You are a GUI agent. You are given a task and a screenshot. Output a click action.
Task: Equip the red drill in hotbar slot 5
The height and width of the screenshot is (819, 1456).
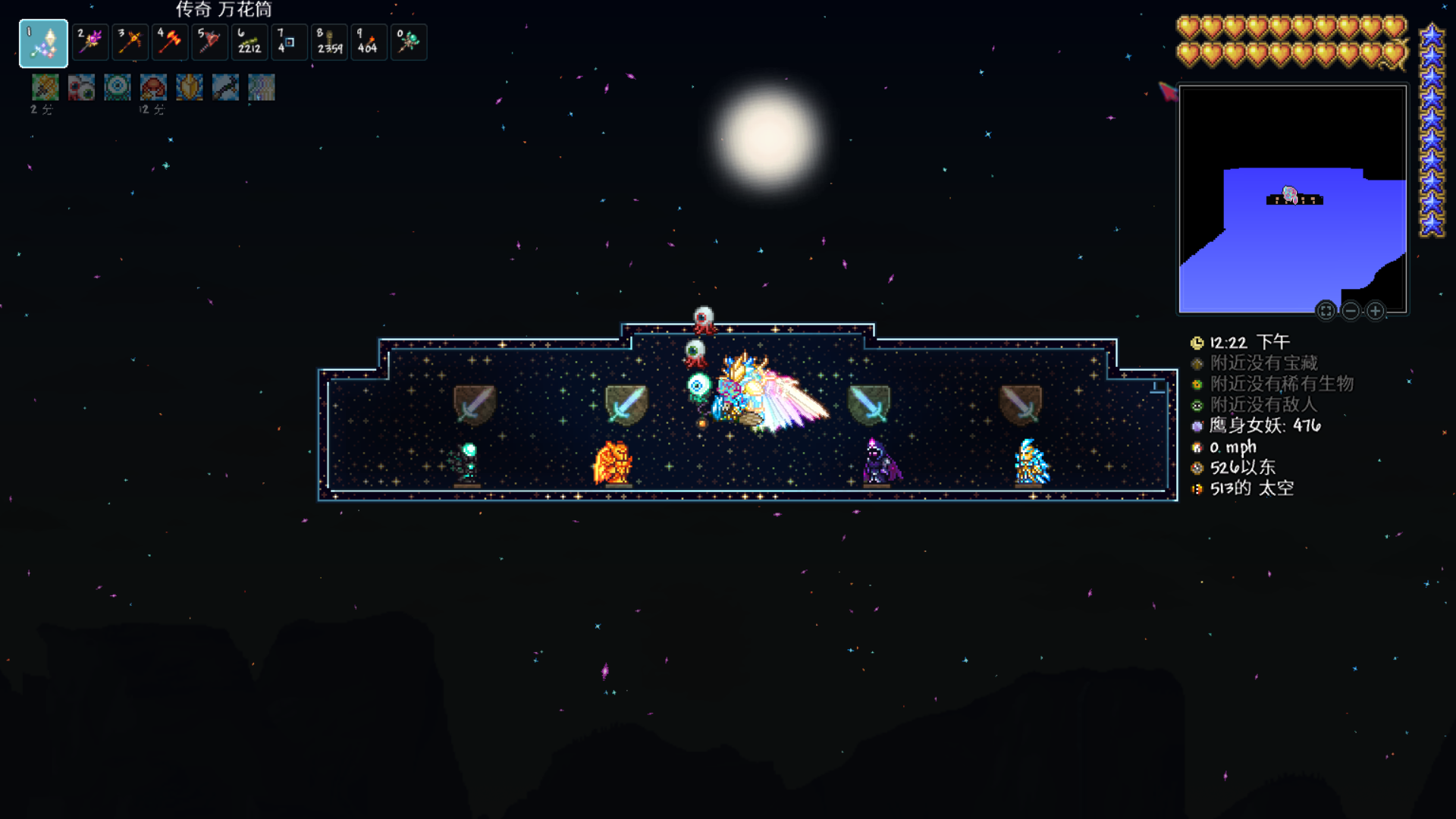(x=209, y=41)
